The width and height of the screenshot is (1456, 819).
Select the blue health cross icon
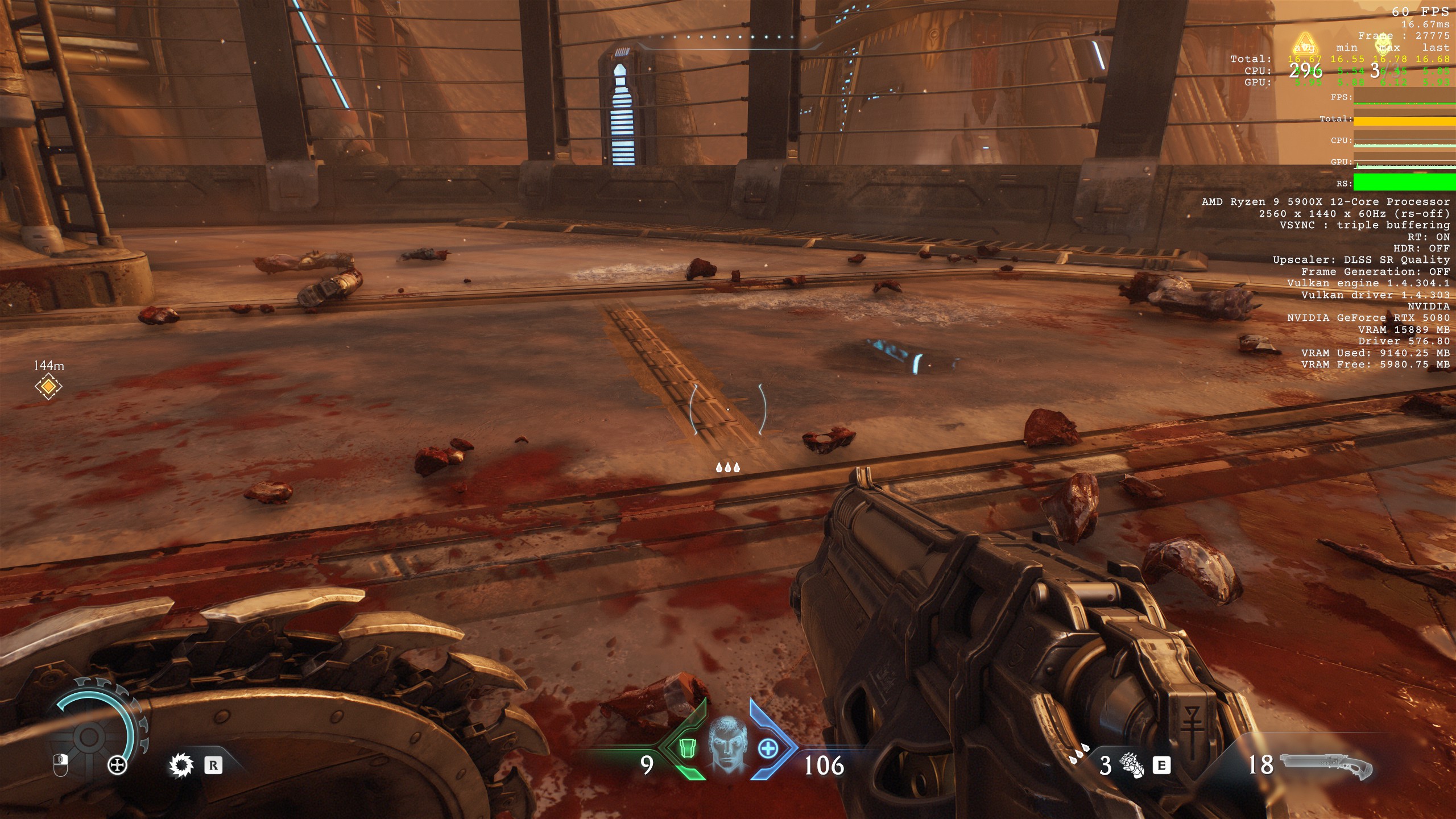[768, 748]
